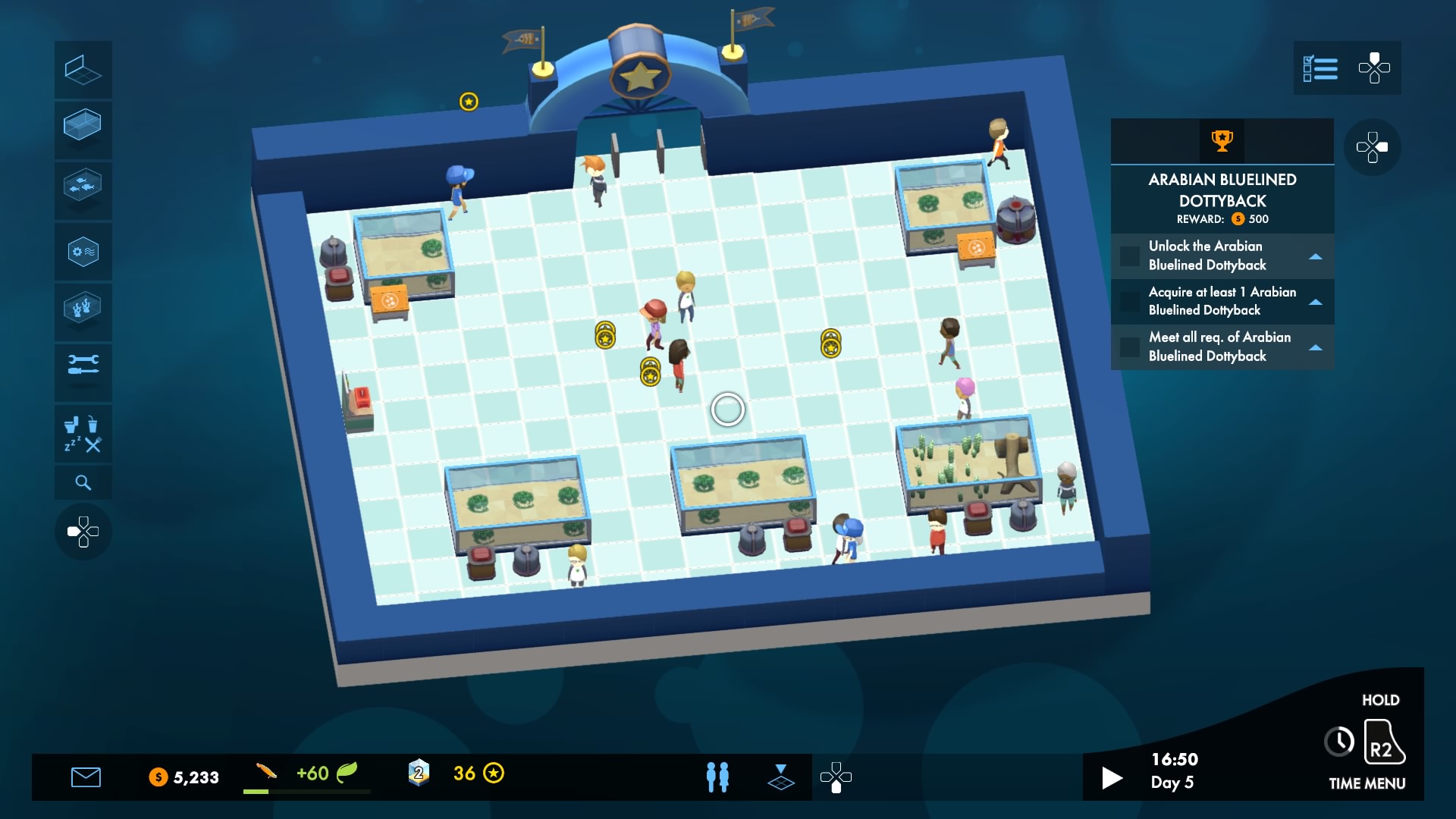Image resolution: width=1456 pixels, height=819 pixels.
Task: Open the equipment menu
Action: click(83, 251)
